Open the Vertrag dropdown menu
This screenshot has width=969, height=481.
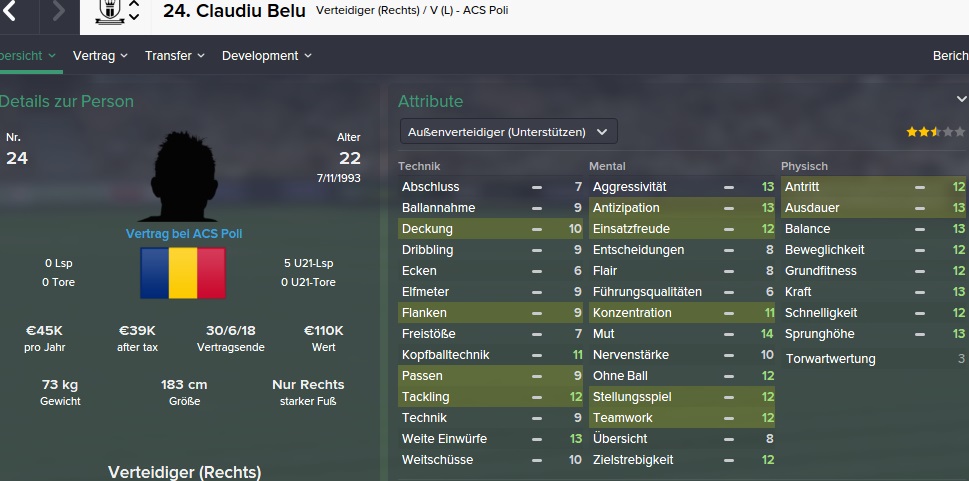click(x=101, y=56)
